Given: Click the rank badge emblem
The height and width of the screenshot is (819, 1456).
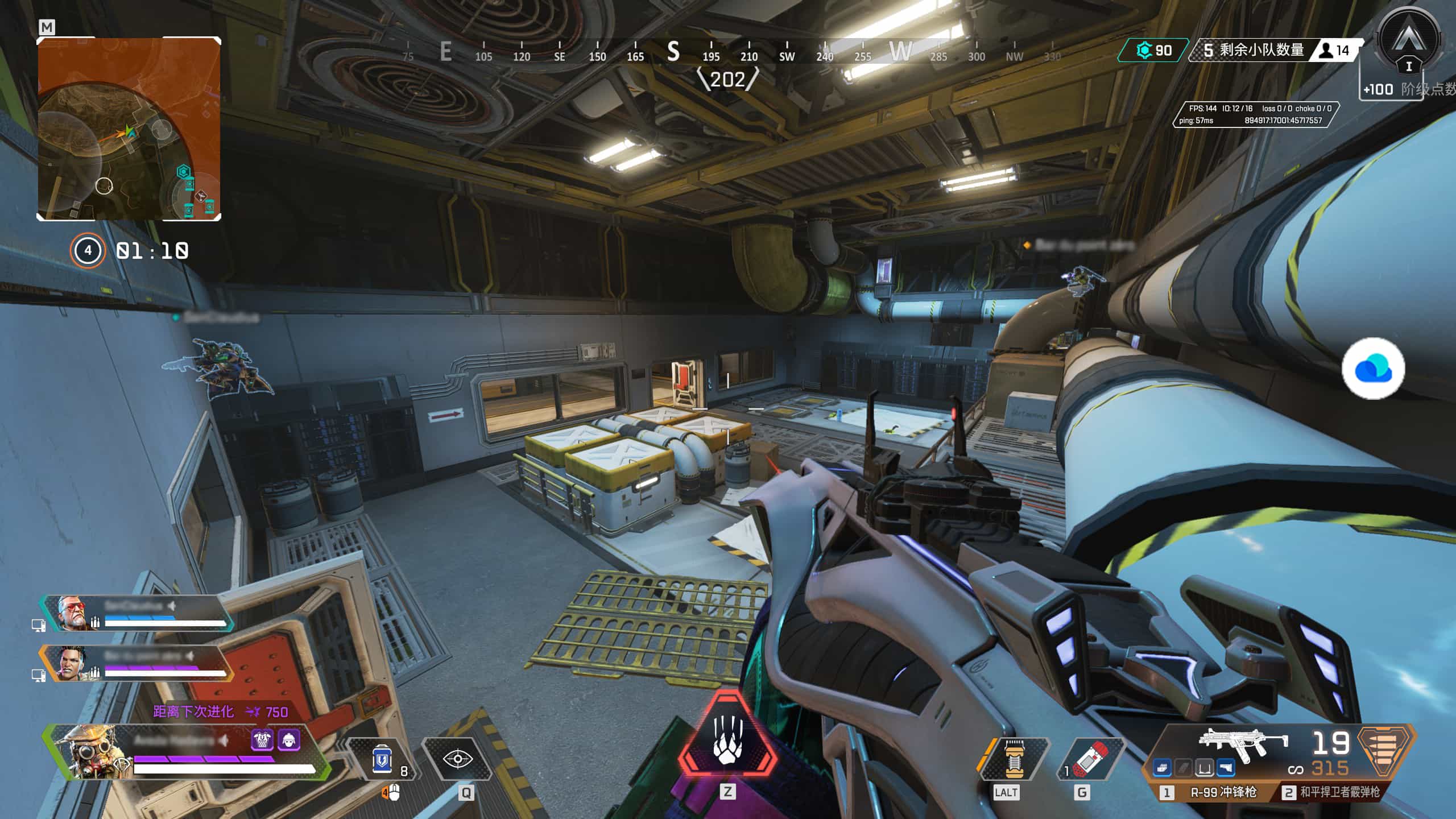Looking at the screenshot, I should click(1408, 41).
